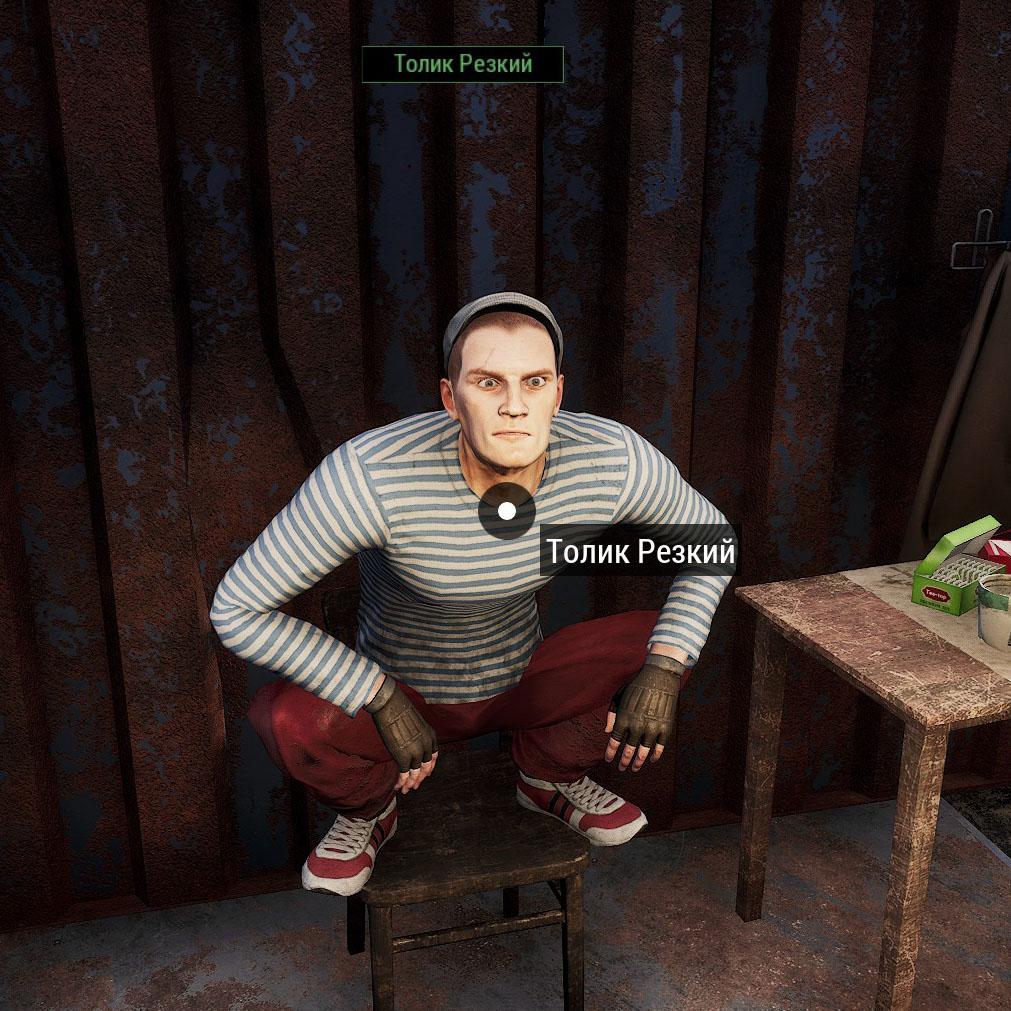Select the green Толик Резкий nameplate
This screenshot has height=1011, width=1011.
(x=462, y=65)
